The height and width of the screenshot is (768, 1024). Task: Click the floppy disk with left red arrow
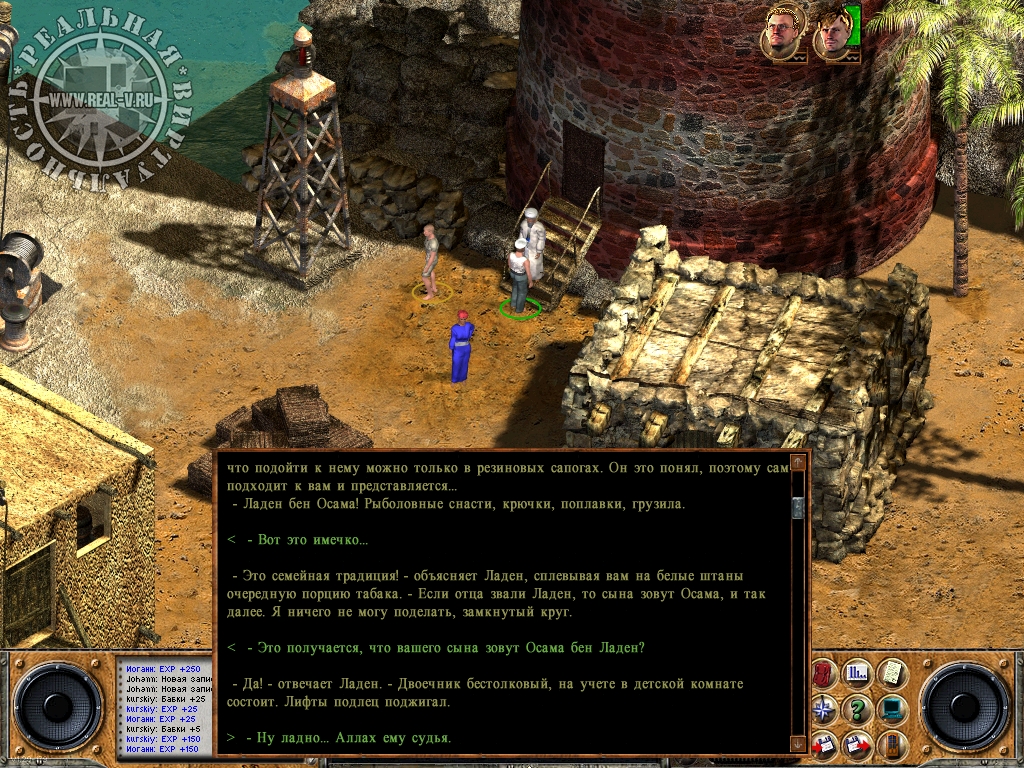[x=825, y=744]
